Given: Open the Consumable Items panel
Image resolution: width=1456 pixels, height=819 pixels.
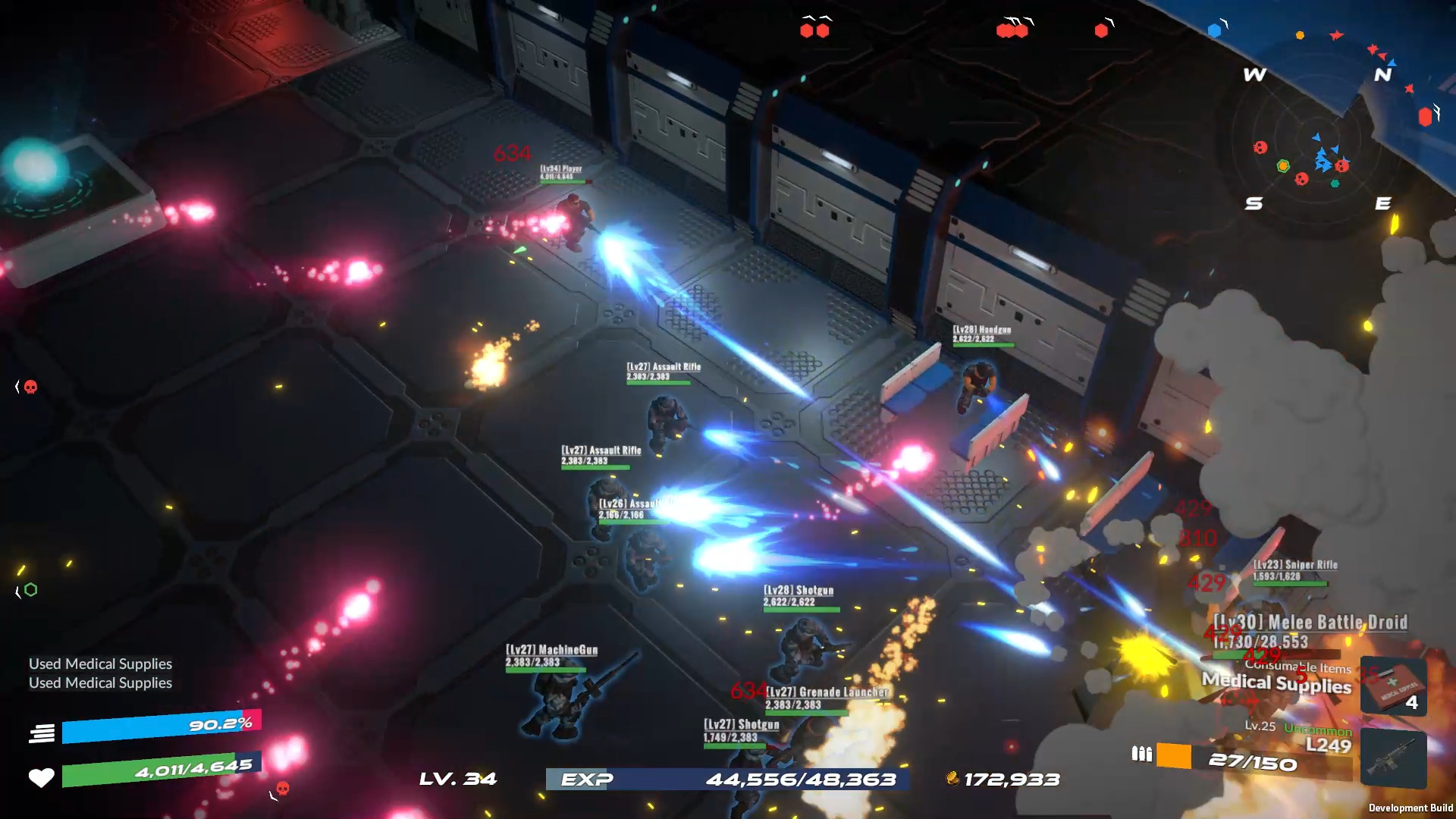Looking at the screenshot, I should click(x=1297, y=668).
